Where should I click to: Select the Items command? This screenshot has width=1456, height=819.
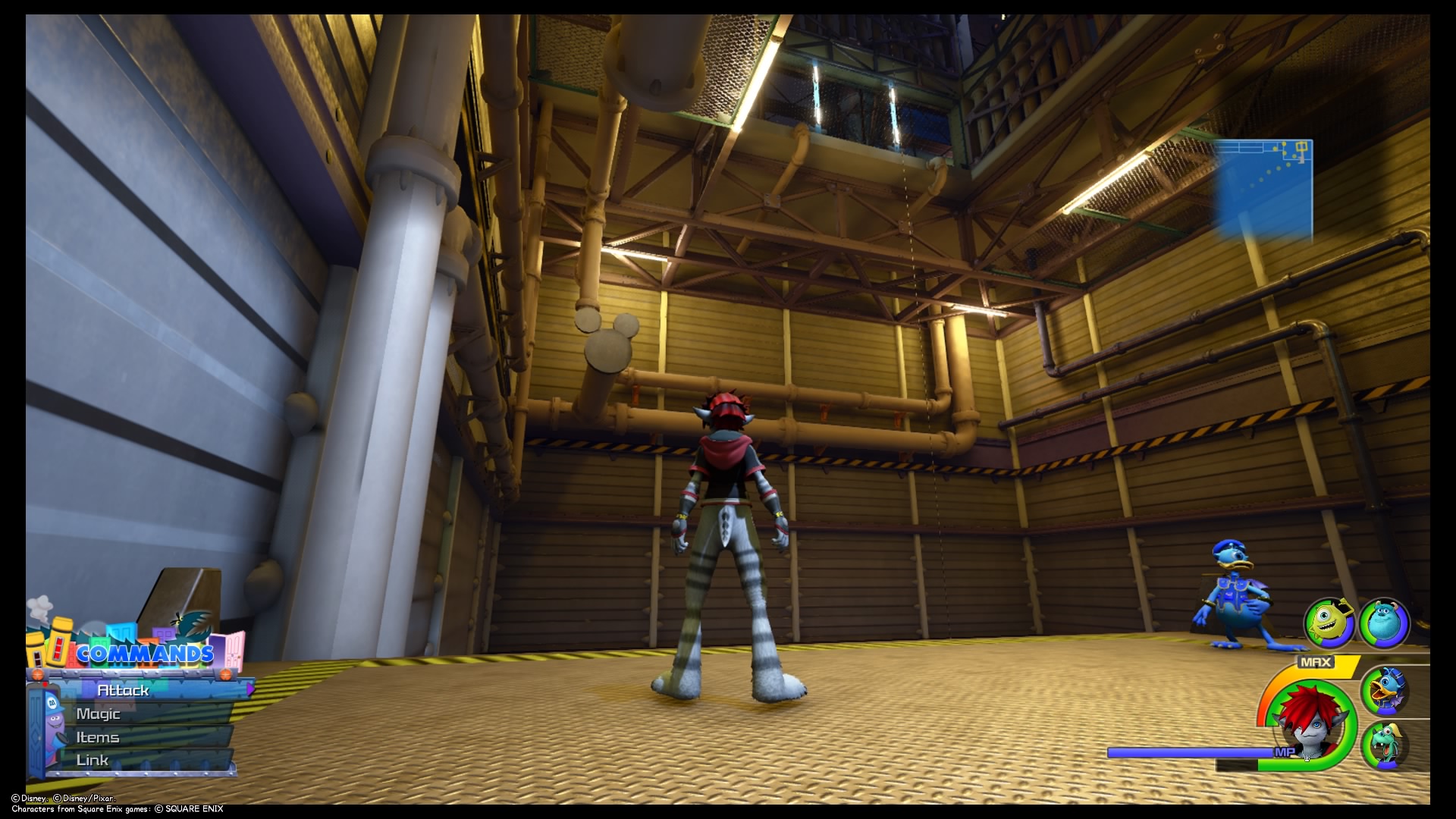point(97,736)
